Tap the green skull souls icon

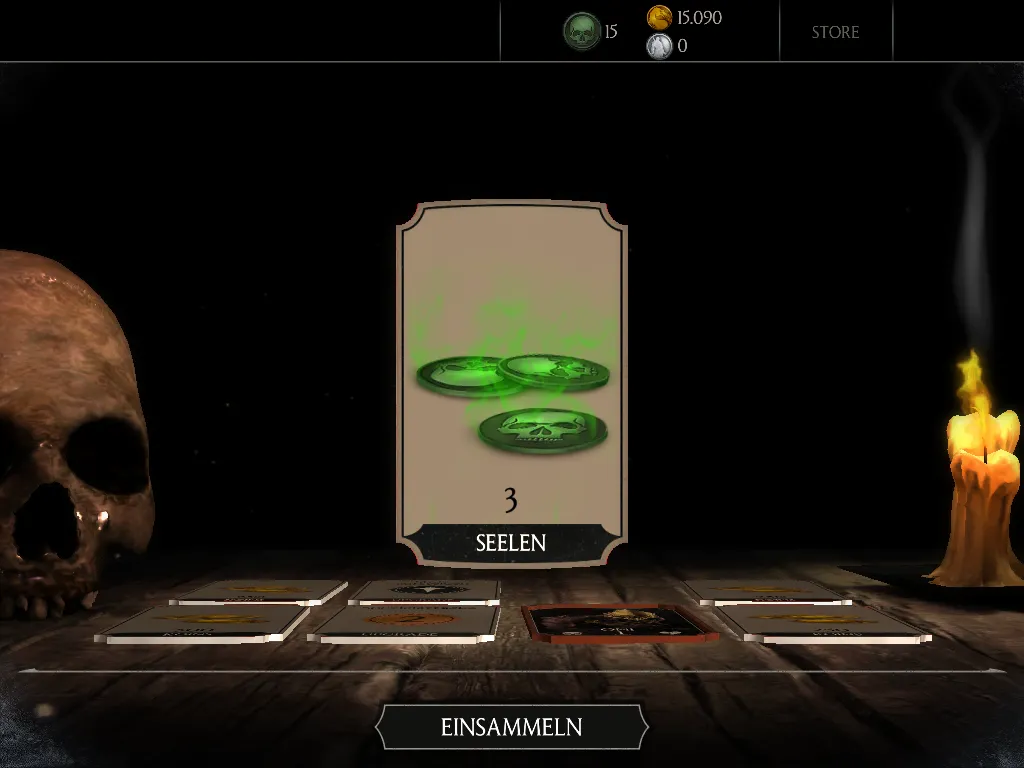(581, 32)
